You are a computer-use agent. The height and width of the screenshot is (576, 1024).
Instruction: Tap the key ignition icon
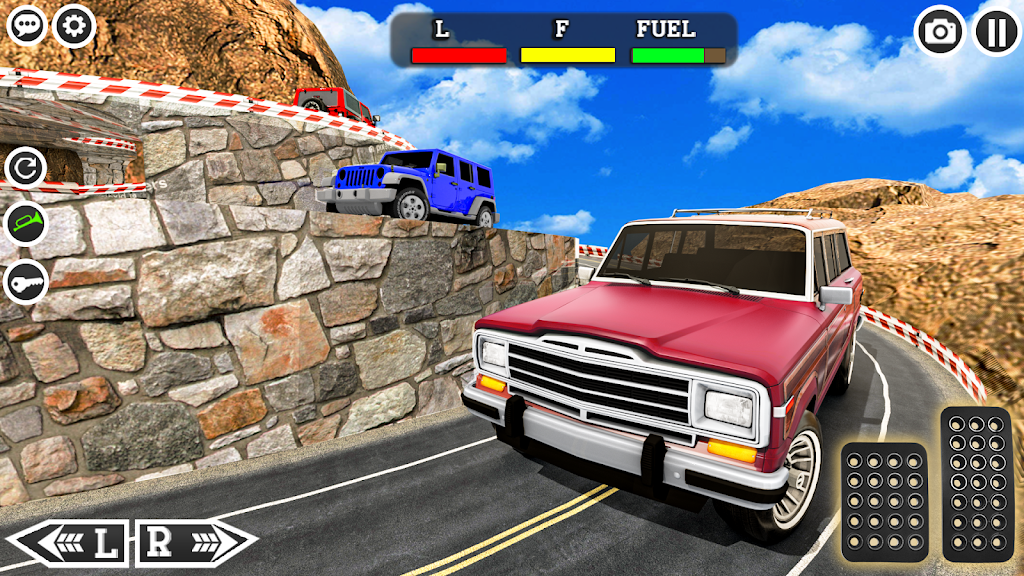tap(26, 282)
